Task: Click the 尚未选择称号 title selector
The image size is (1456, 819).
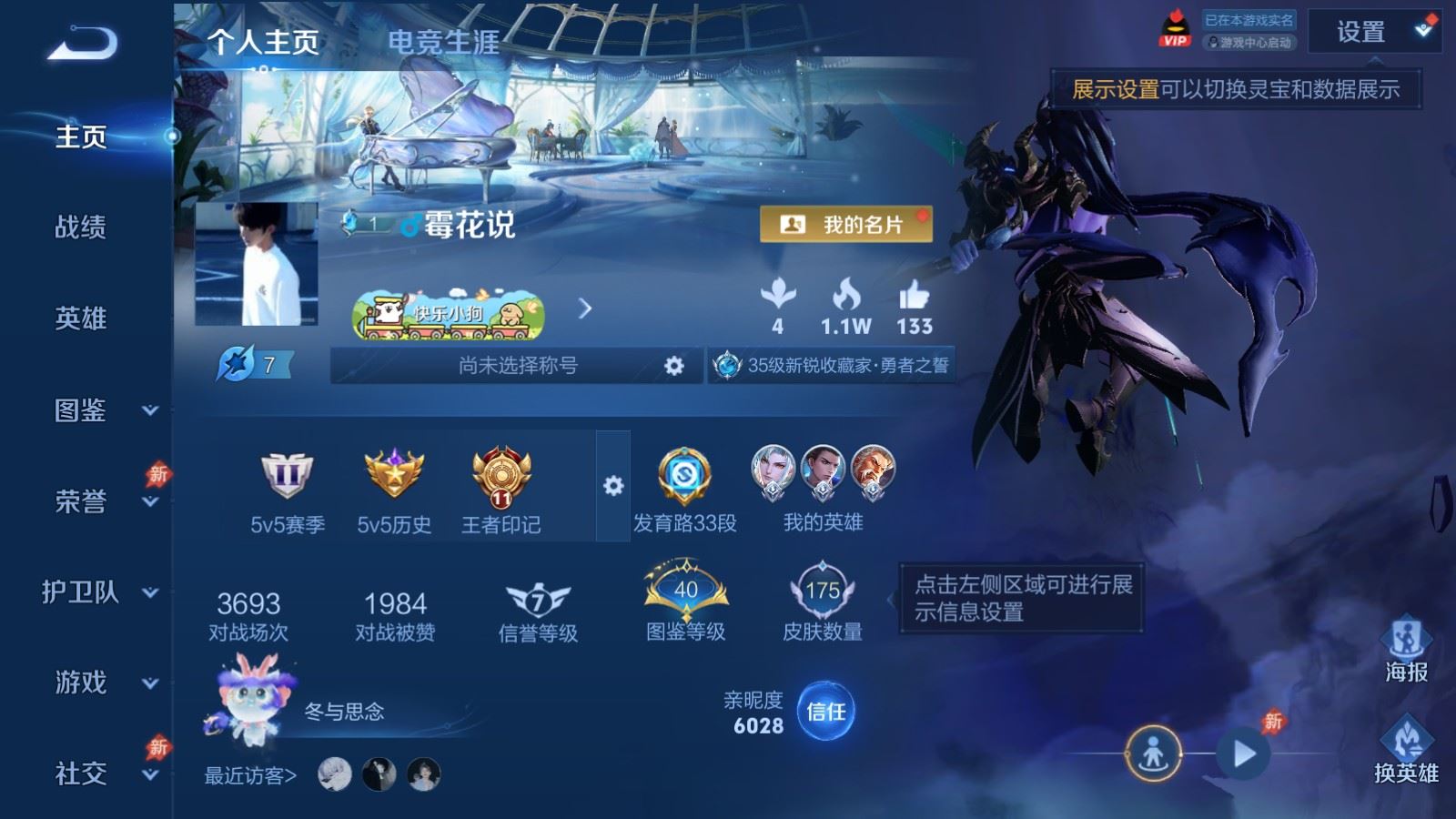Action: [x=517, y=366]
